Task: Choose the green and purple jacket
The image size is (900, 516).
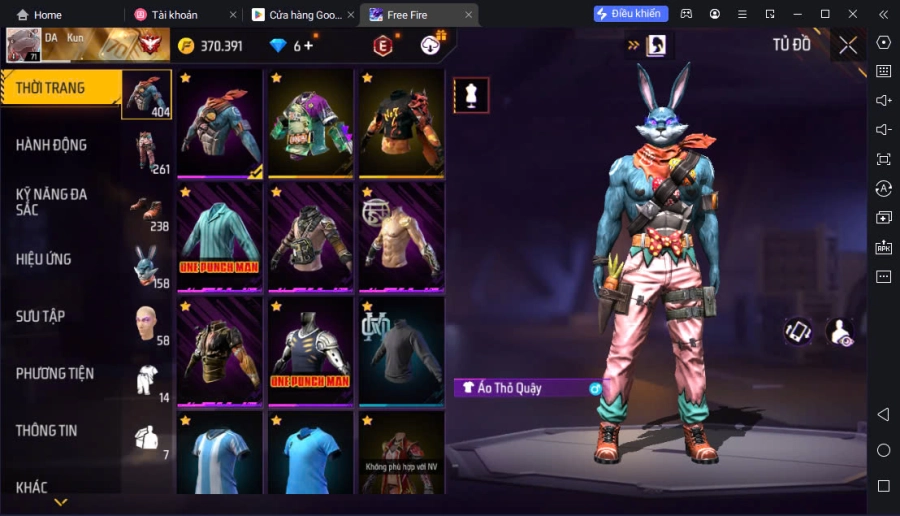Action: (x=310, y=124)
